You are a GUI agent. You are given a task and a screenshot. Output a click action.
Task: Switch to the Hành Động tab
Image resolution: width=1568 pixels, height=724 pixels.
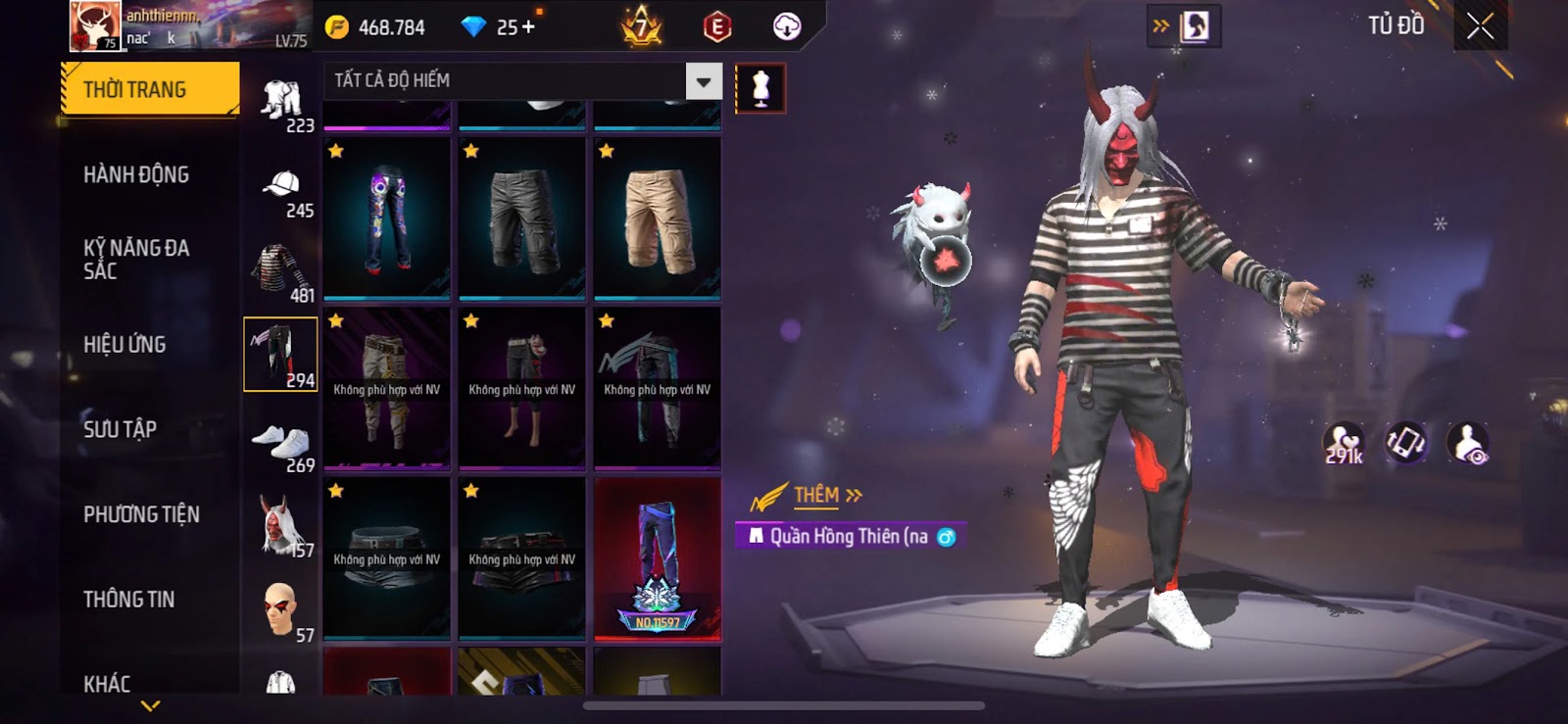point(136,174)
